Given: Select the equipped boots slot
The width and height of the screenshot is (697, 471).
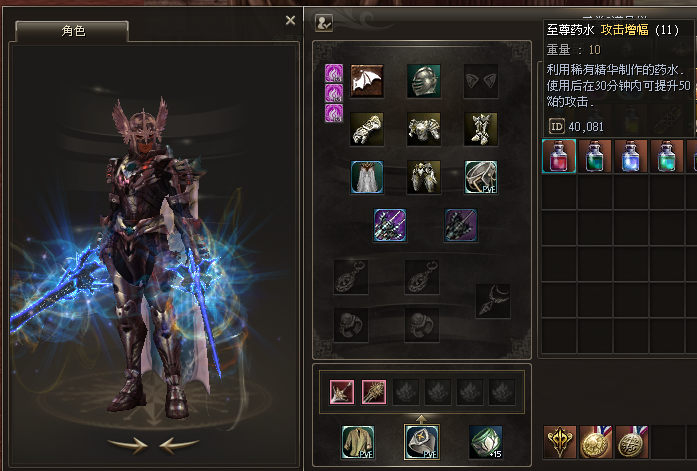Looking at the screenshot, I should click(481, 129).
